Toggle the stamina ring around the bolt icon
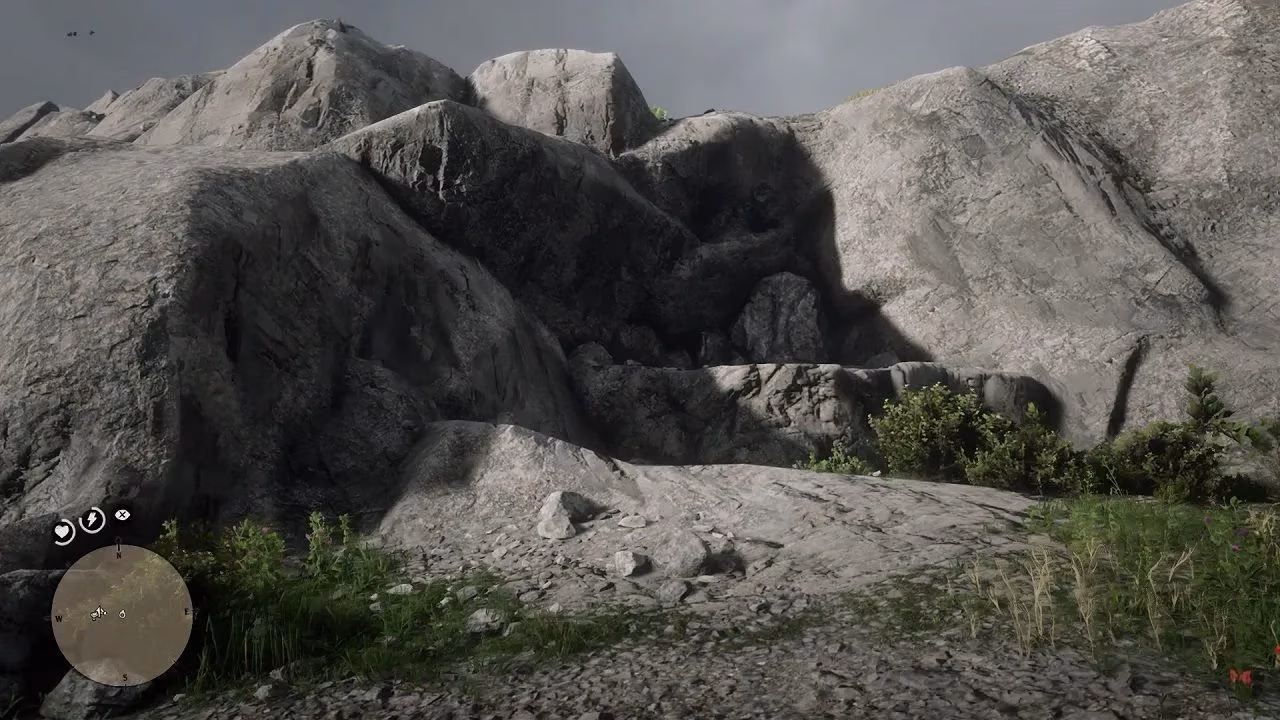Image resolution: width=1280 pixels, height=720 pixels. [90, 518]
